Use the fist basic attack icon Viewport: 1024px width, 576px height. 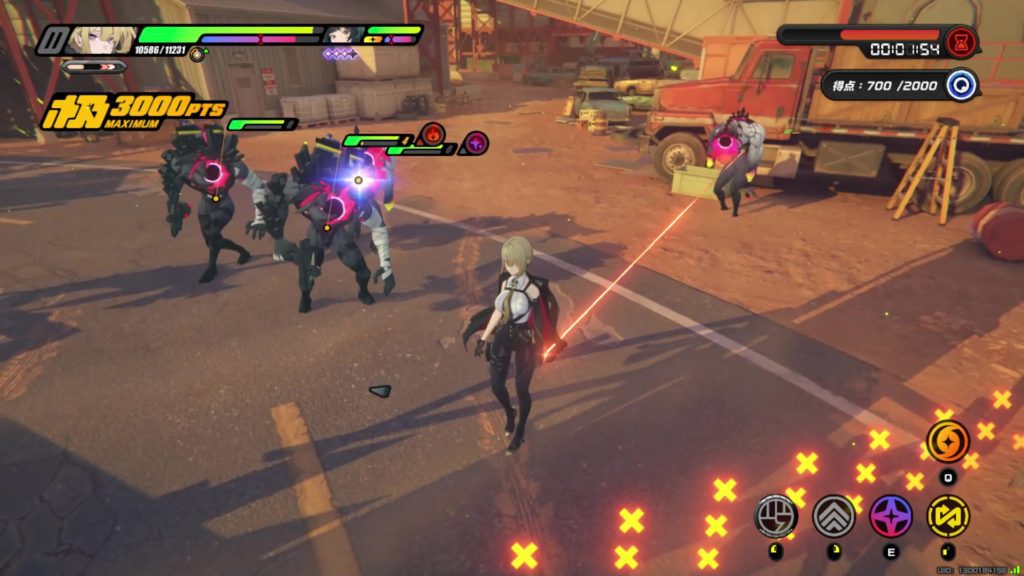(x=776, y=516)
